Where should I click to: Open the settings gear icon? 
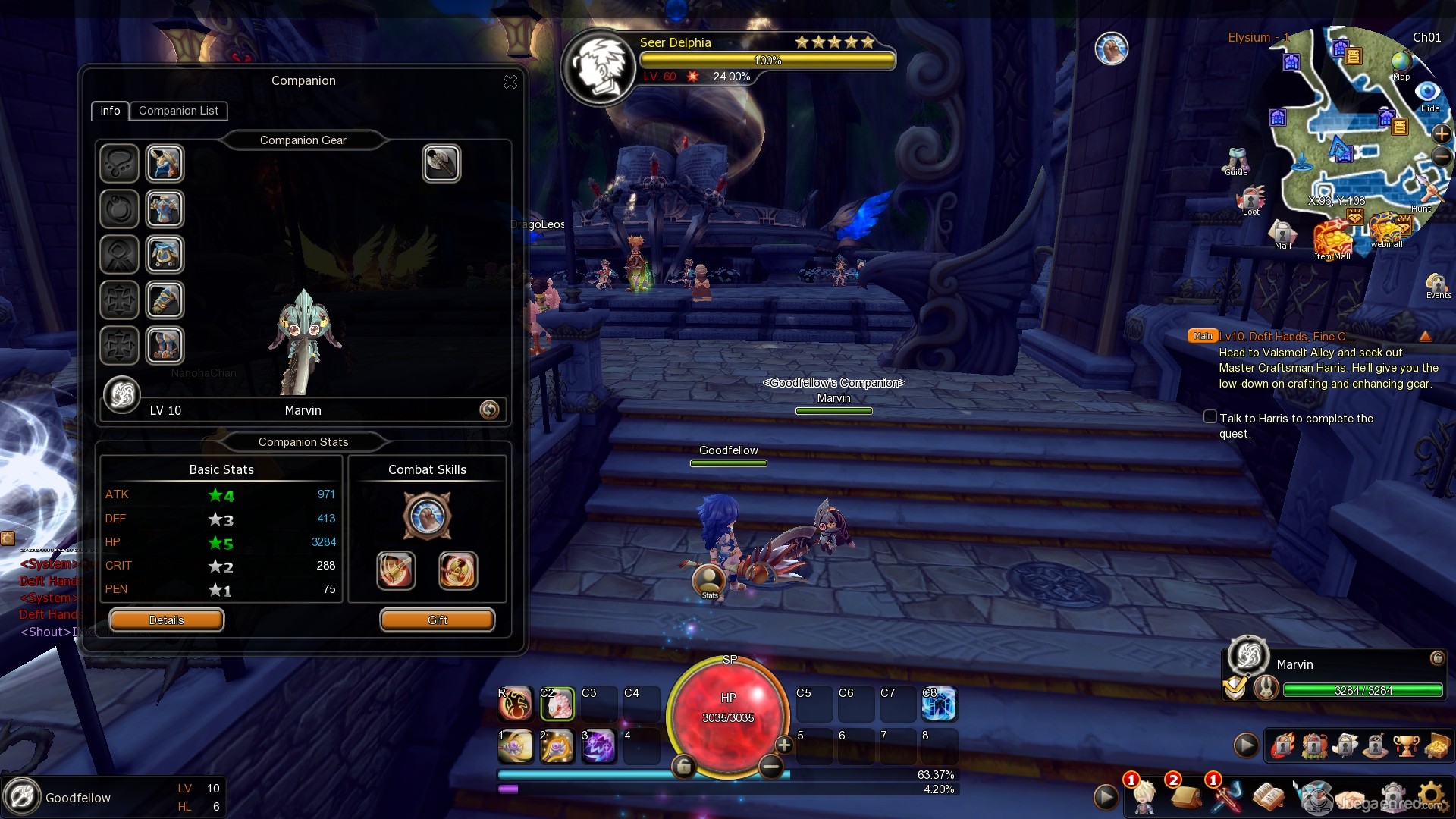(1430, 797)
